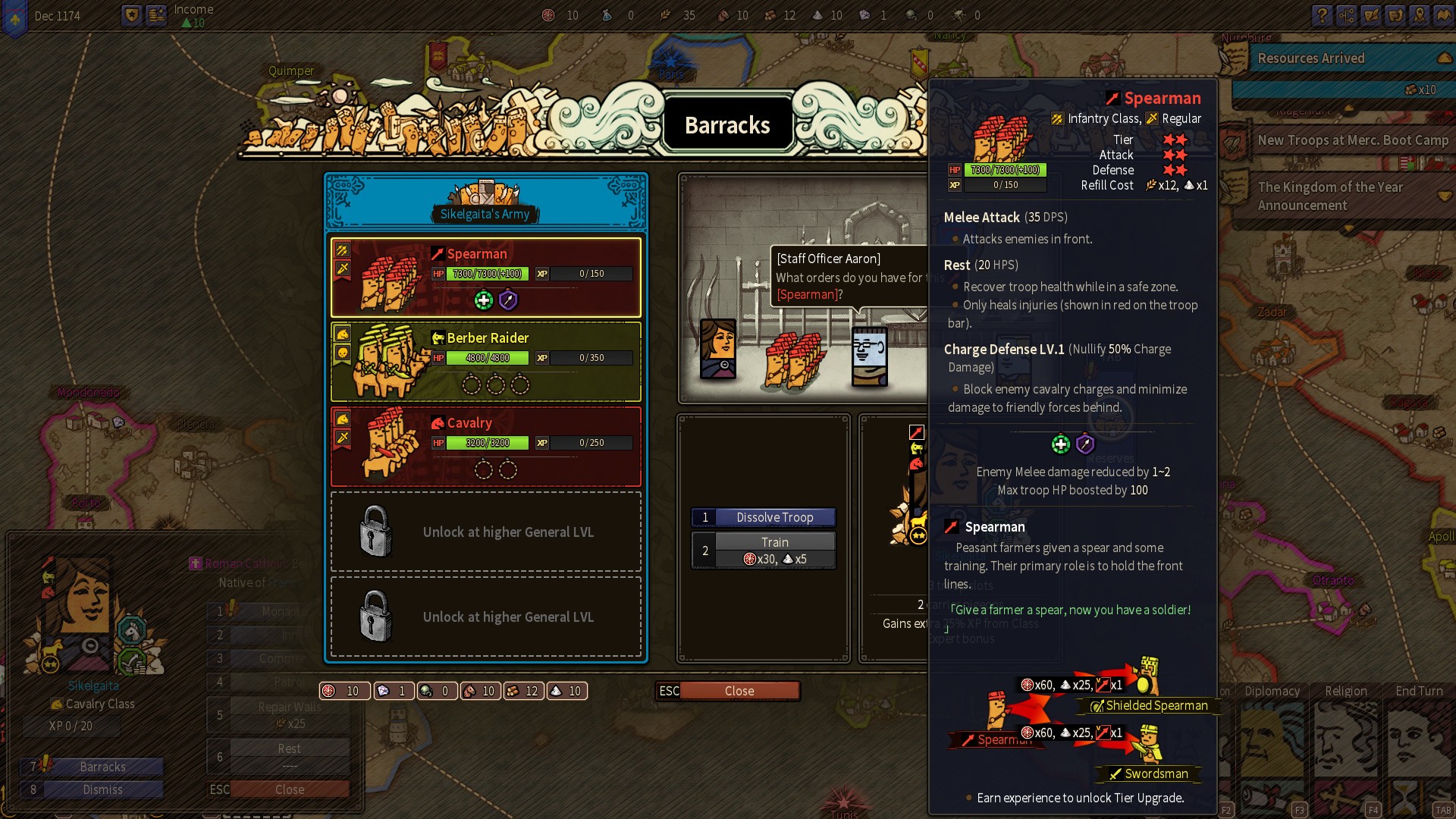Select the crossed-sword stance banner on Cavalry
This screenshot has width=1456, height=819.
click(x=342, y=438)
